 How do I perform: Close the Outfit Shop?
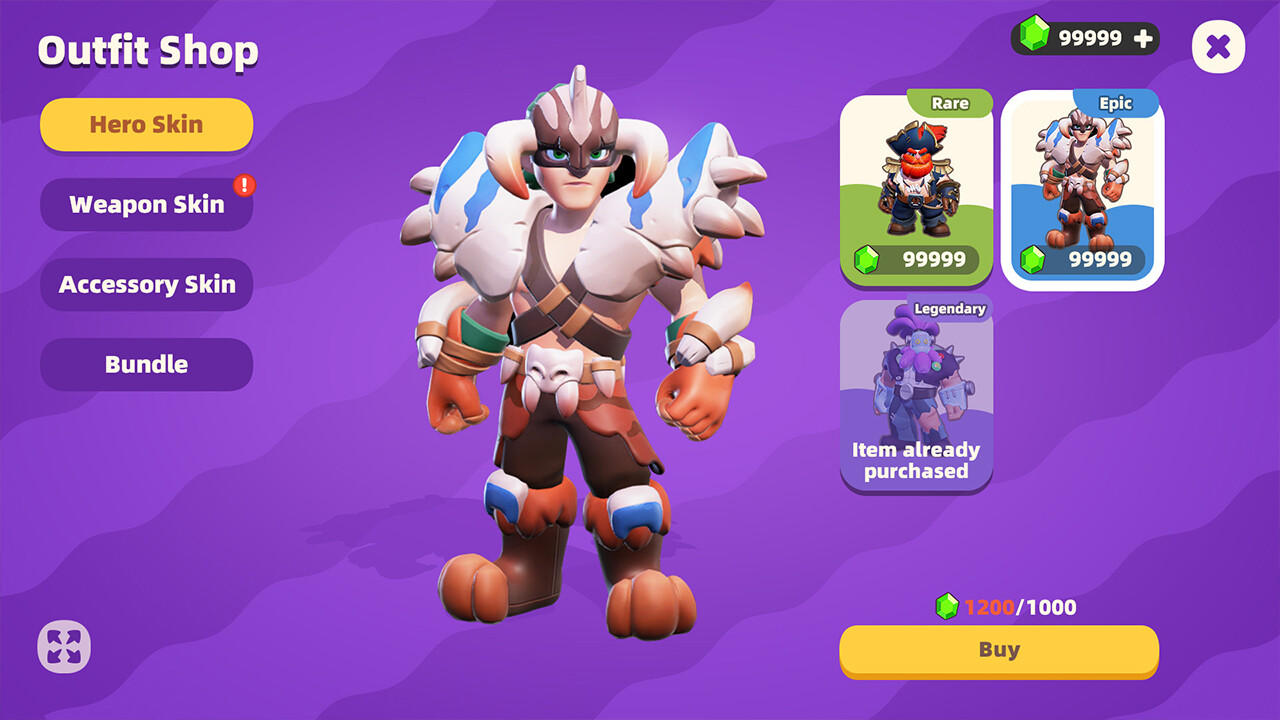pos(1218,46)
